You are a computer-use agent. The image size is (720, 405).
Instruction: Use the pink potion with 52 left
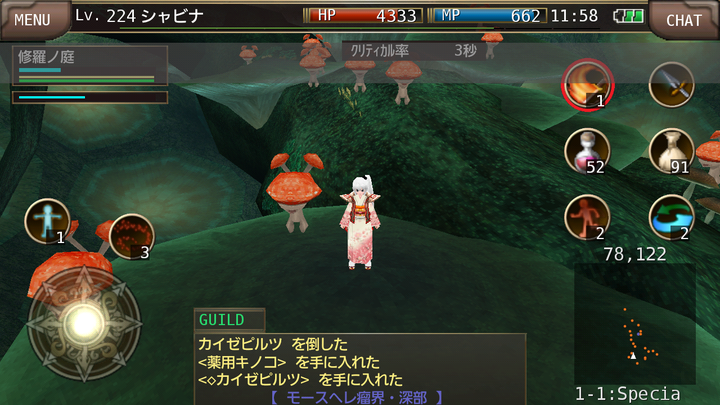(x=587, y=151)
